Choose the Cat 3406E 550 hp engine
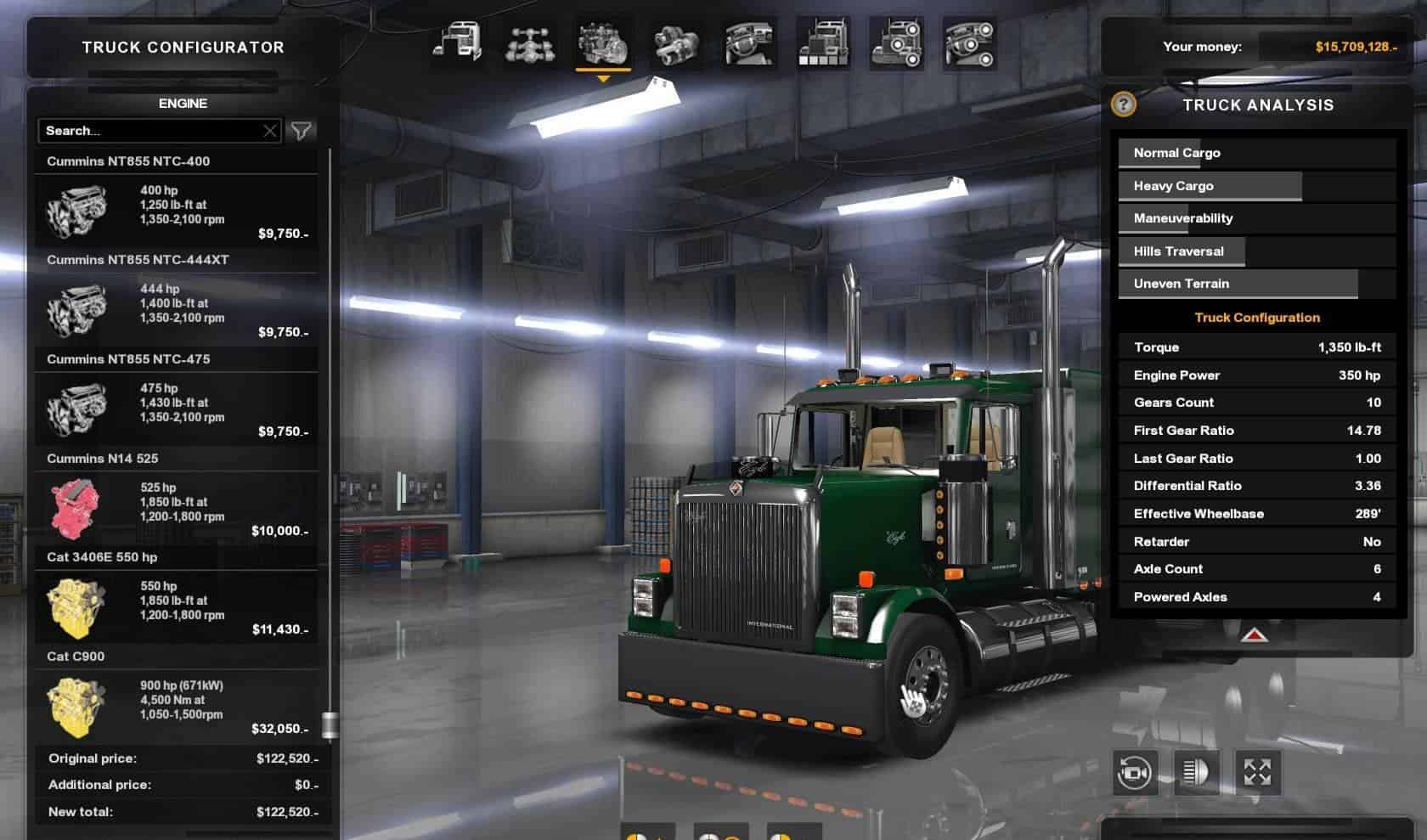Image resolution: width=1427 pixels, height=840 pixels. pos(177,607)
